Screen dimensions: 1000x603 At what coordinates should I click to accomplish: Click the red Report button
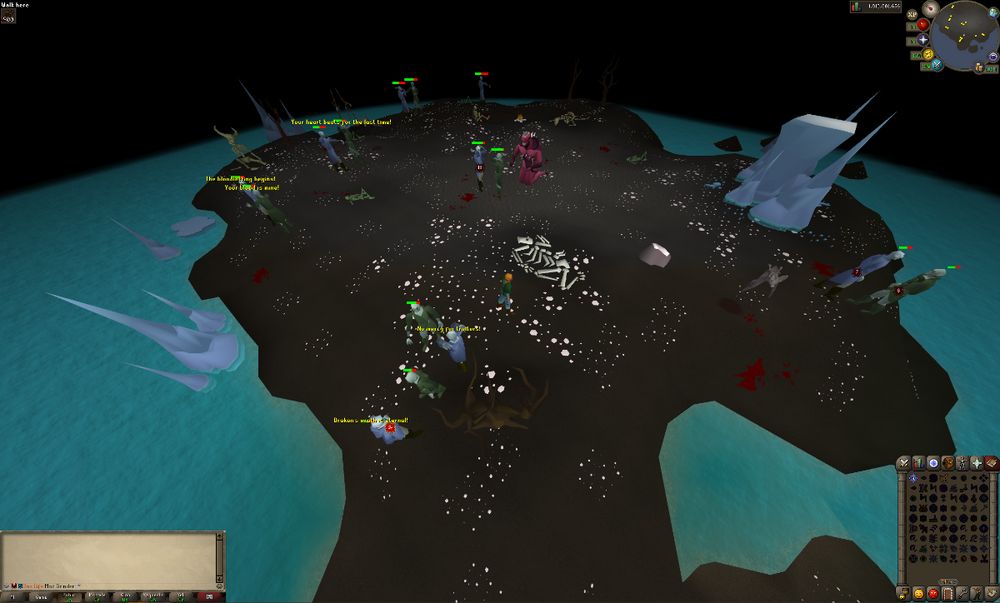pyautogui.click(x=211, y=596)
